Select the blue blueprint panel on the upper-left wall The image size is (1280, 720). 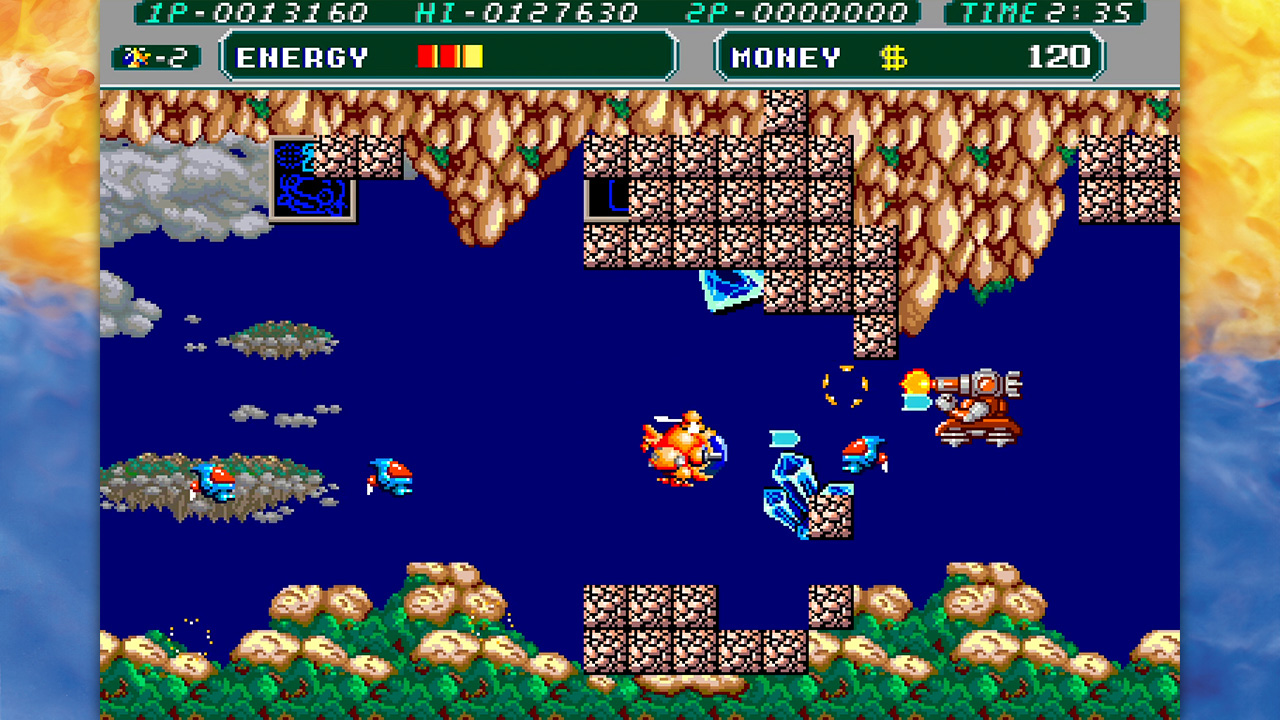pyautogui.click(x=312, y=180)
